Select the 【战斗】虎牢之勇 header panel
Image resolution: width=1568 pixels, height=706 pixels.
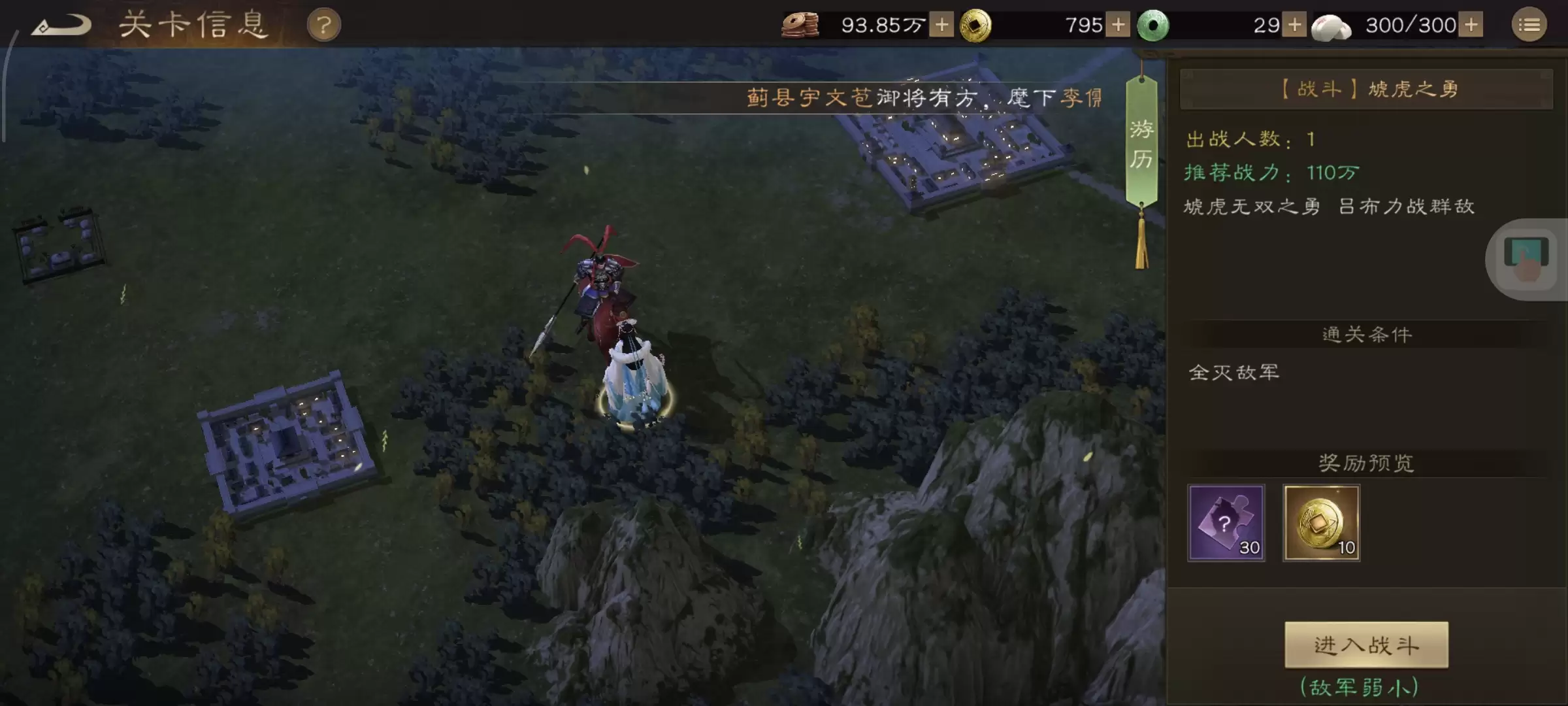1367,90
